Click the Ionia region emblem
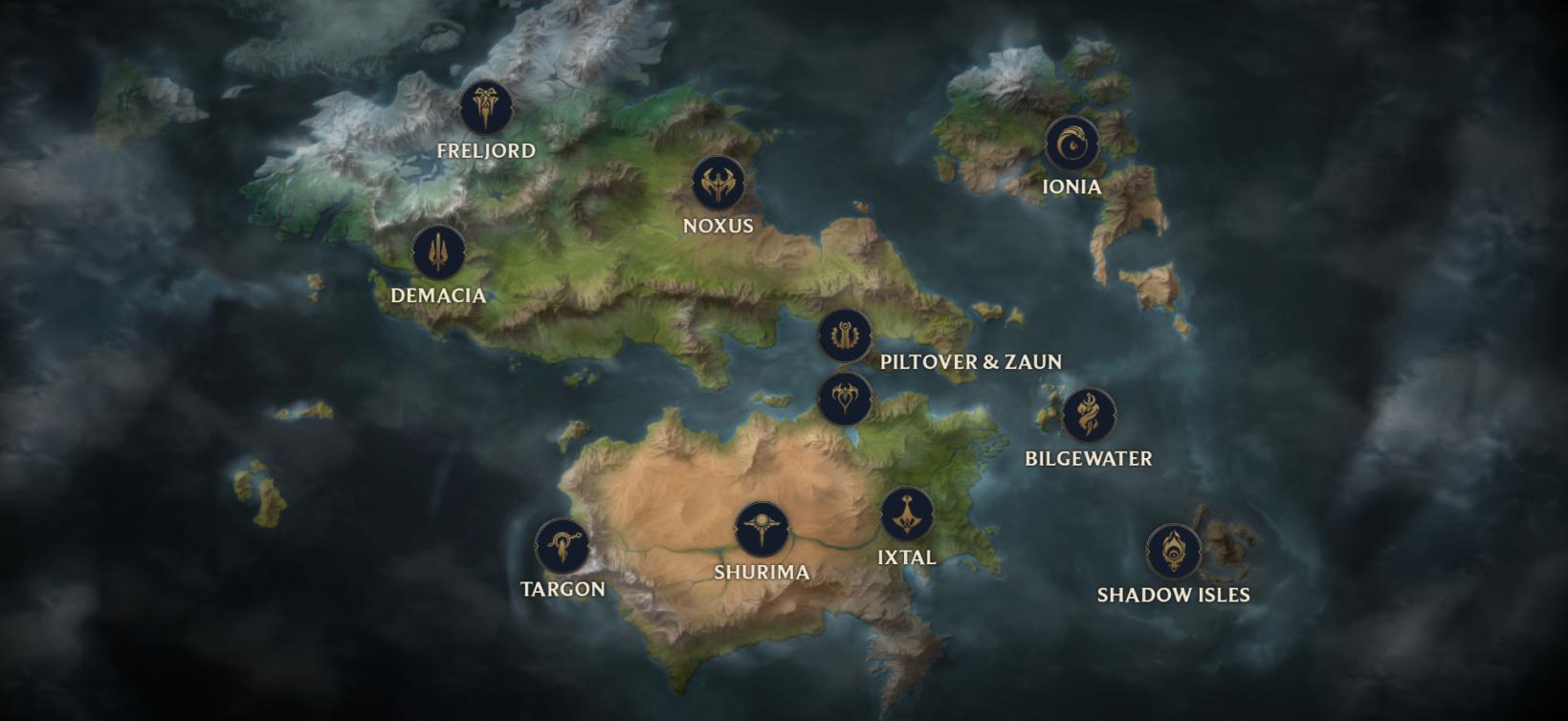The height and width of the screenshot is (721, 1568). (x=1071, y=143)
